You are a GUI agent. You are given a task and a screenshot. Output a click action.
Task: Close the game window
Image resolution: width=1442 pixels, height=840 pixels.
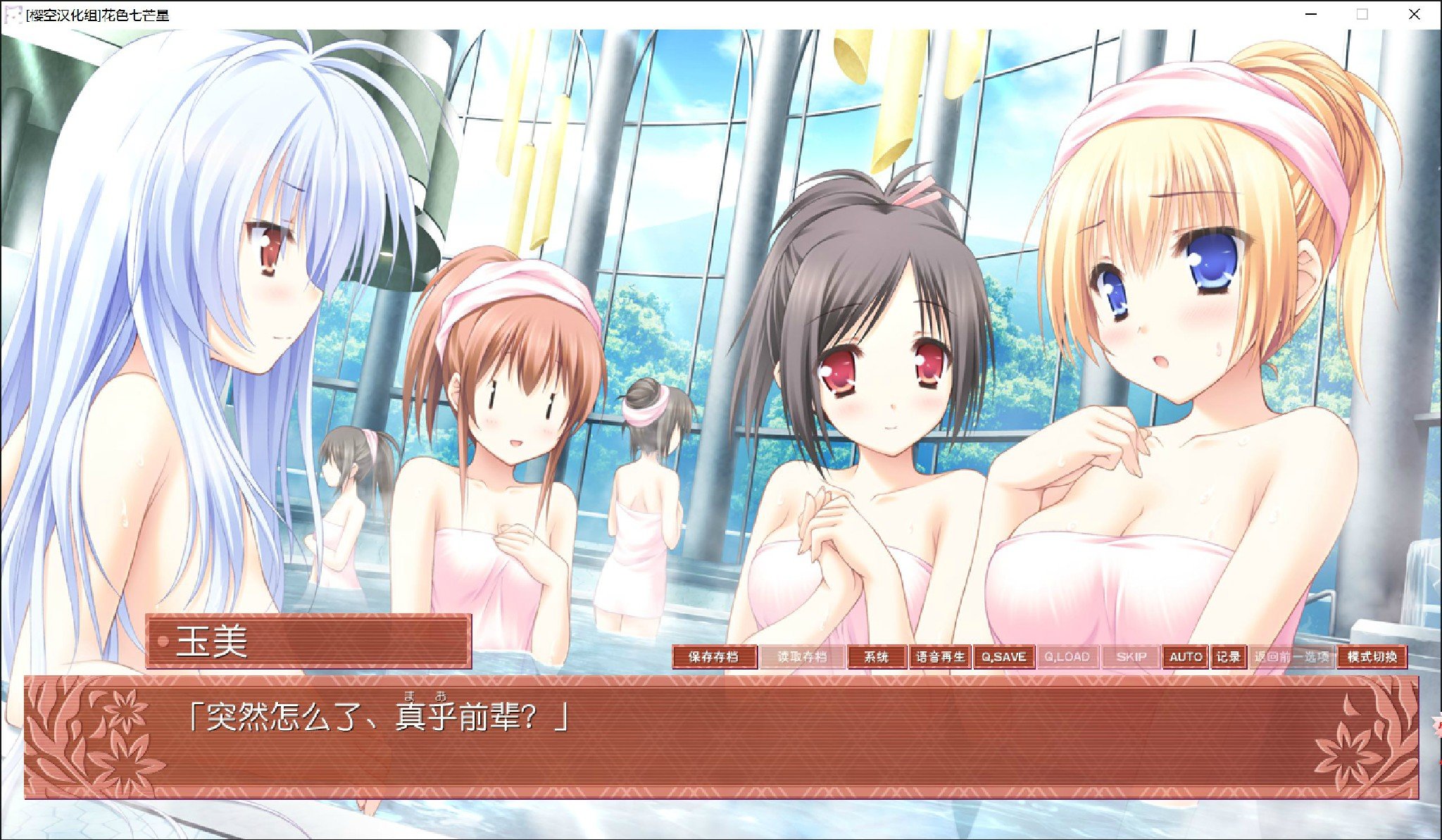pos(1414,14)
